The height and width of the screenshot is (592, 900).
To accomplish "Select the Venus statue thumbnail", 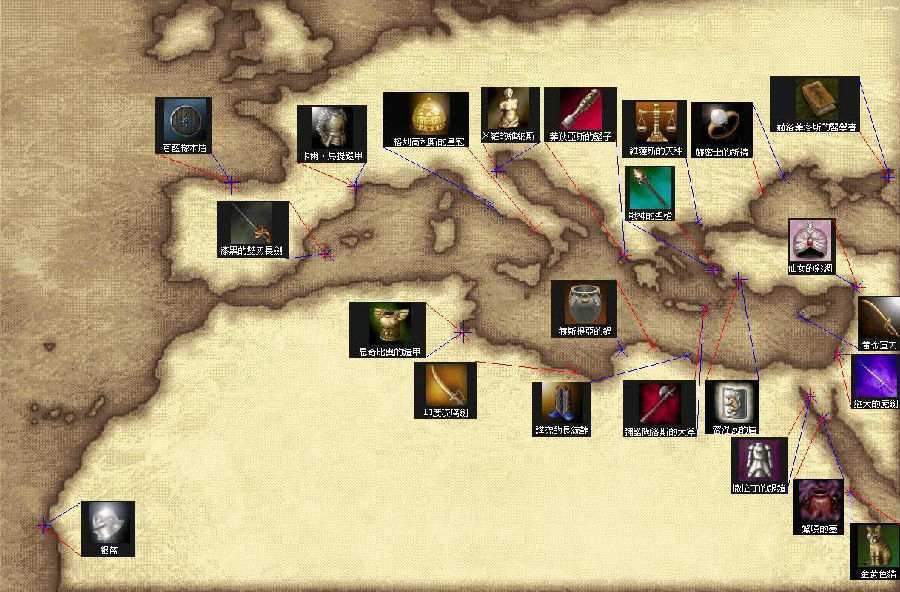I will 510,108.
